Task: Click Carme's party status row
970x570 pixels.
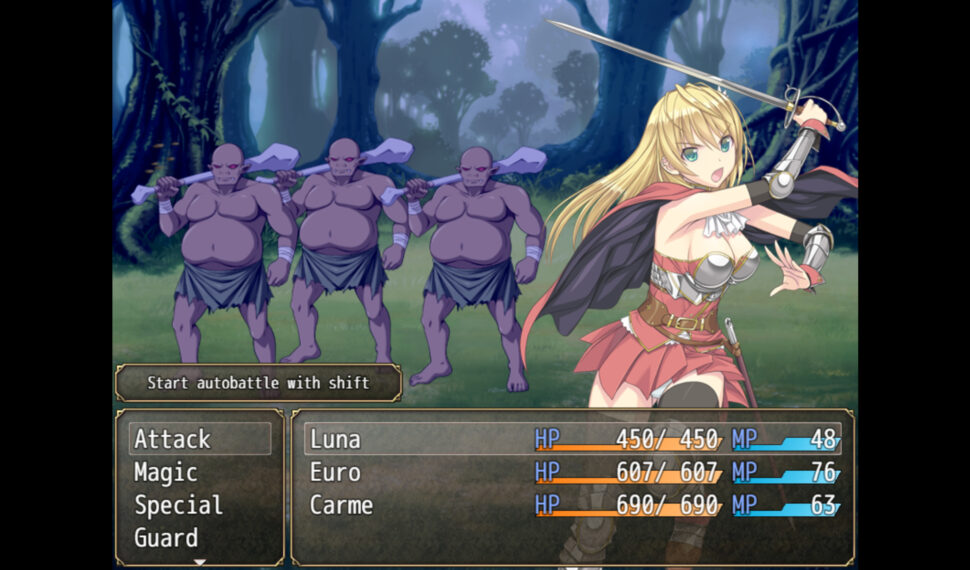Action: coord(572,505)
